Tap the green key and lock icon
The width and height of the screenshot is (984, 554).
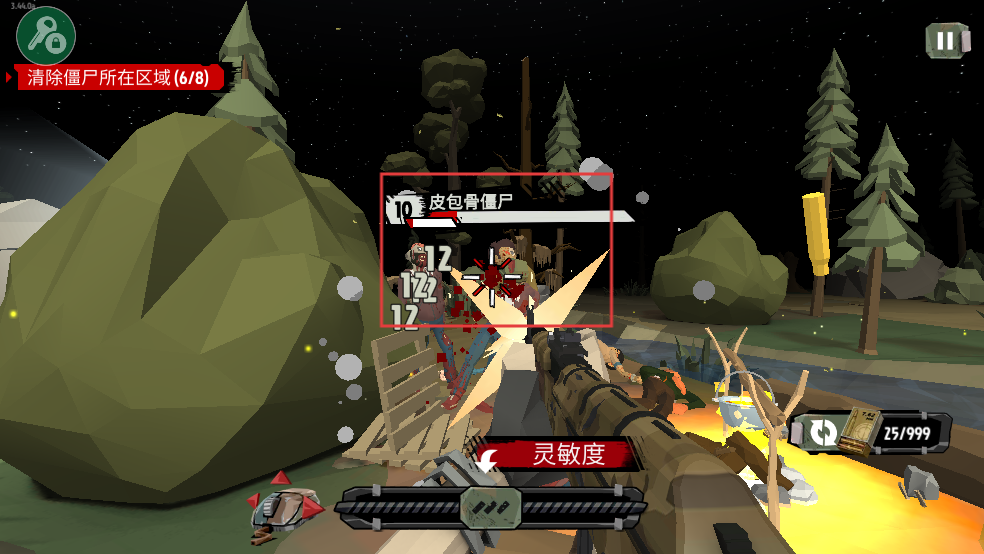(x=46, y=36)
